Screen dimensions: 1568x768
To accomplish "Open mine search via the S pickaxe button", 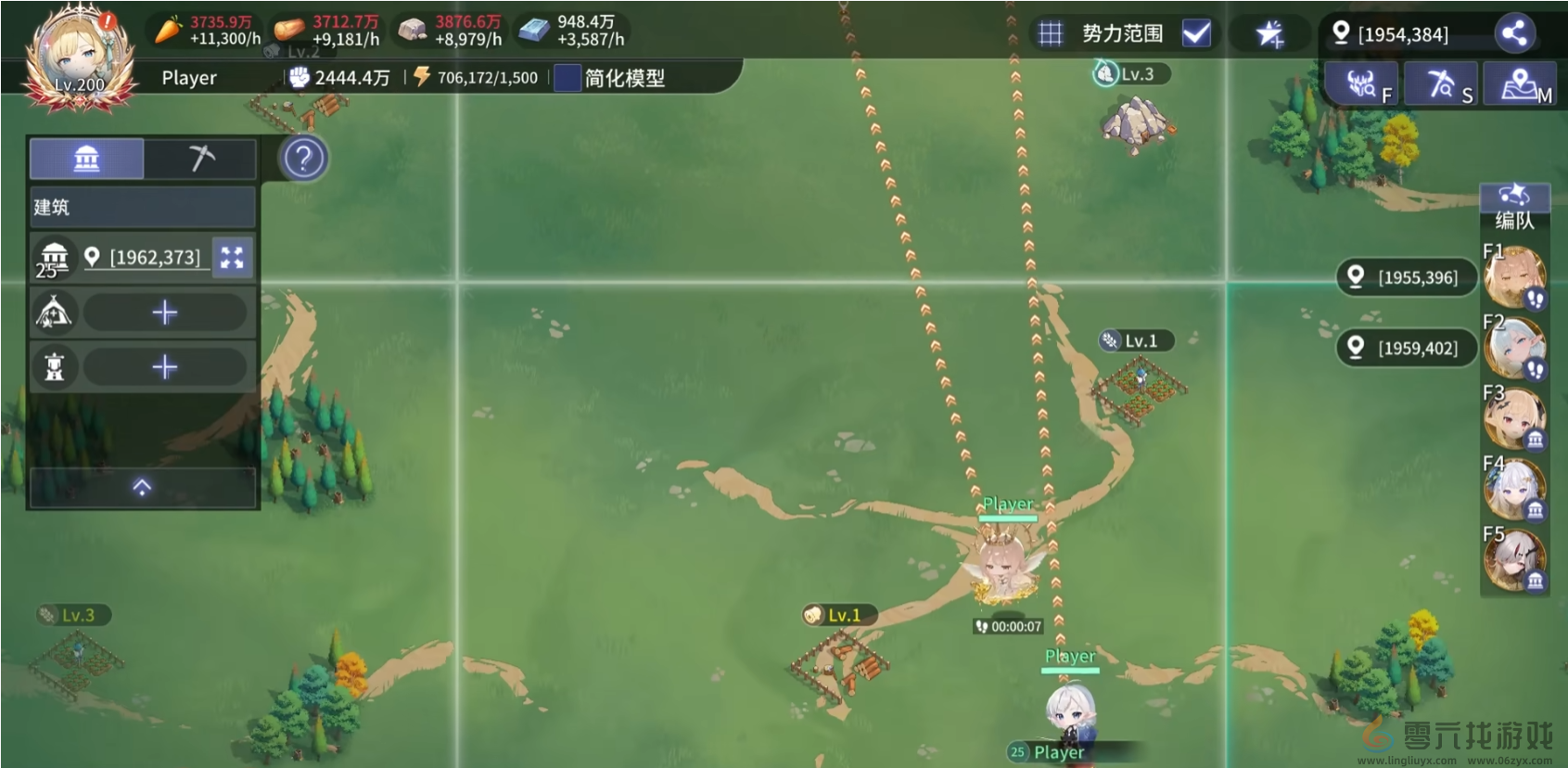I will pos(1441,83).
